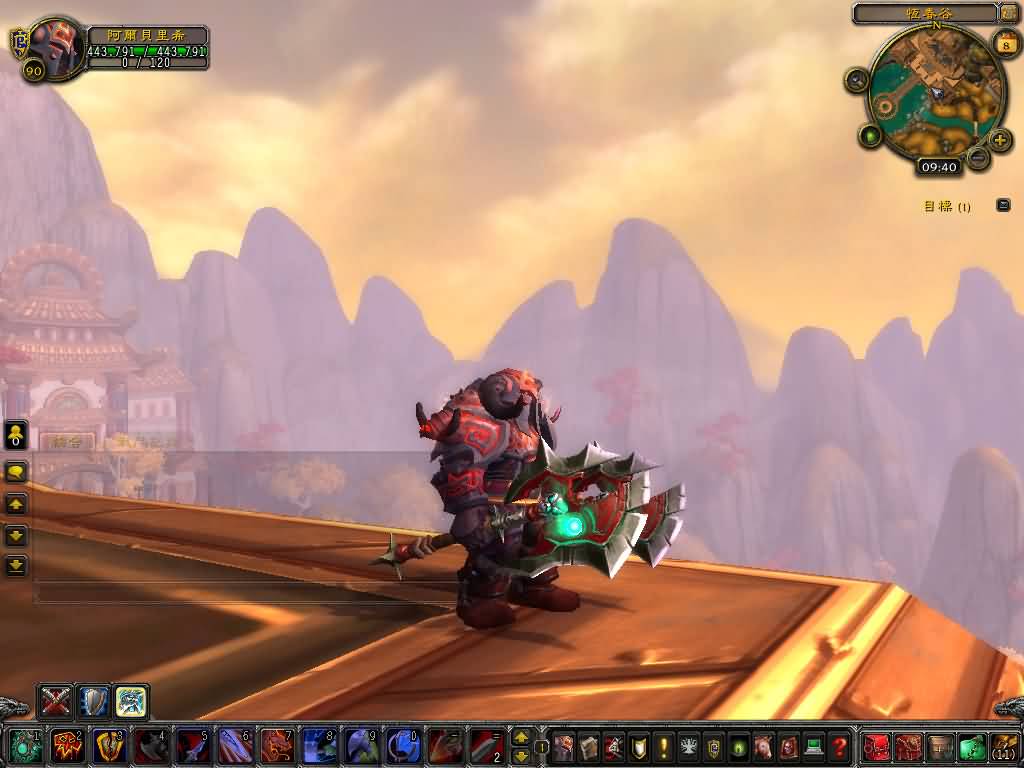Screen dimensions: 1024x768
Task: Use the ability in action slot 1
Action: (x=26, y=746)
